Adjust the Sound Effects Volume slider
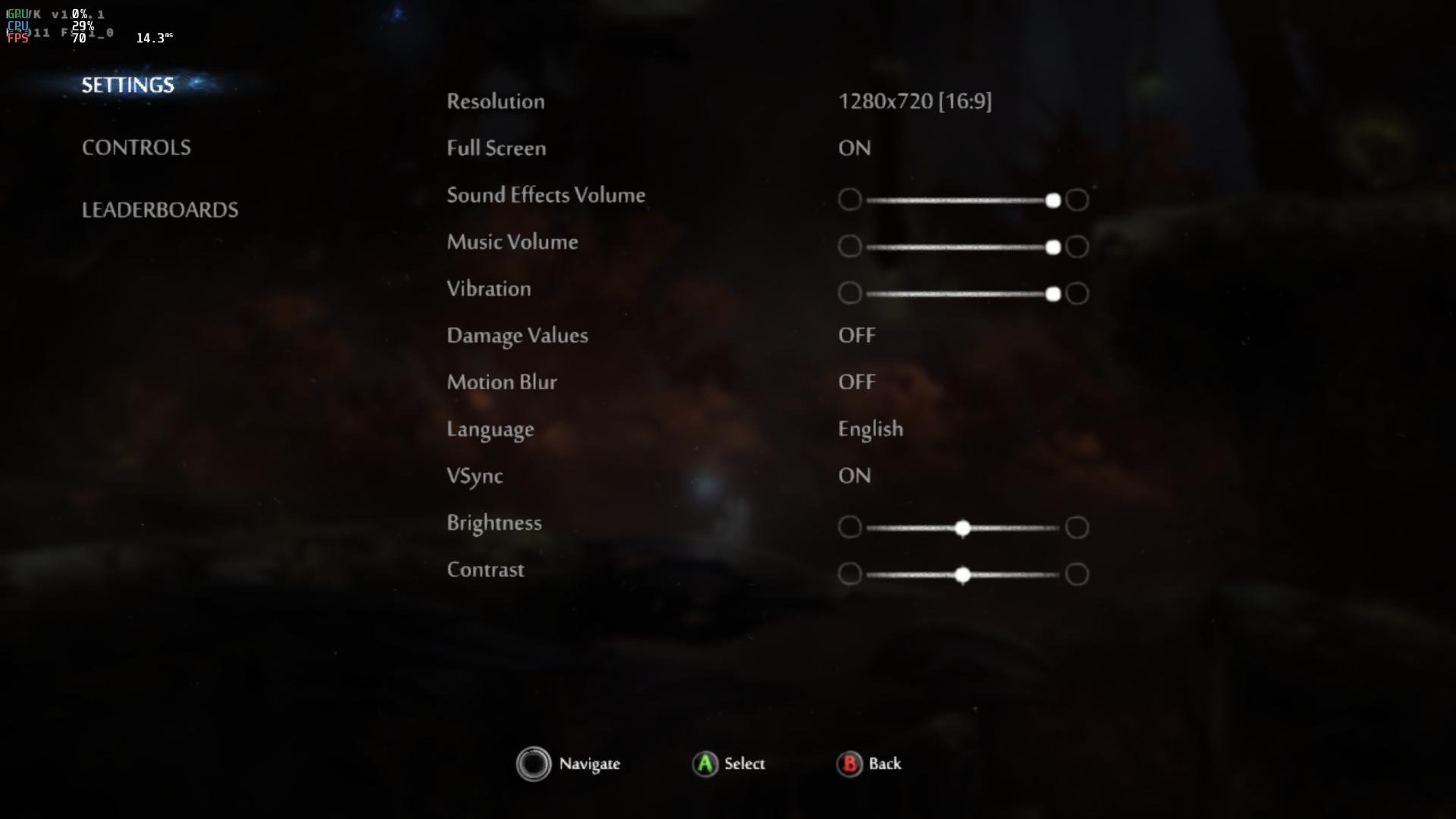Image resolution: width=1456 pixels, height=819 pixels. [1053, 200]
